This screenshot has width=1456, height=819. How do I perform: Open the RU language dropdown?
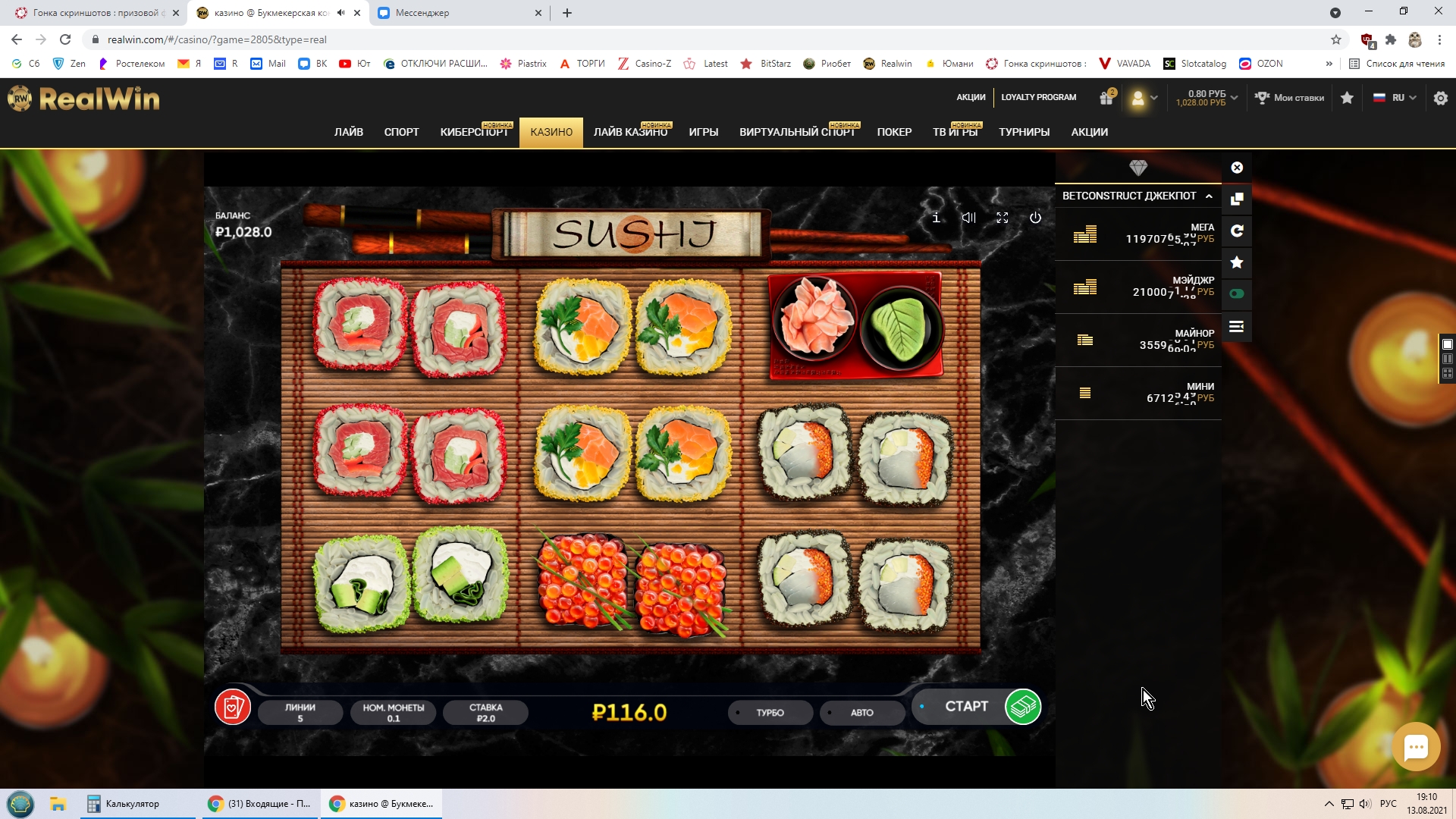[1395, 98]
